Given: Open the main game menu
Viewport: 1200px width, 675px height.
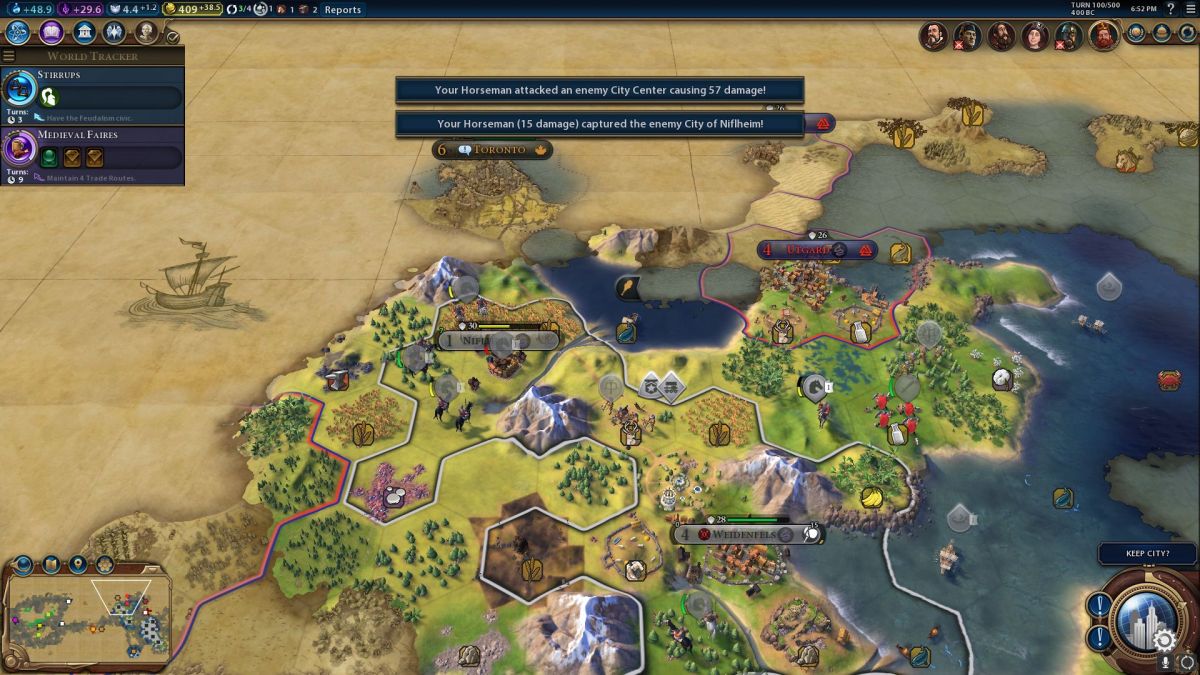Looking at the screenshot, I should [x=1189, y=9].
